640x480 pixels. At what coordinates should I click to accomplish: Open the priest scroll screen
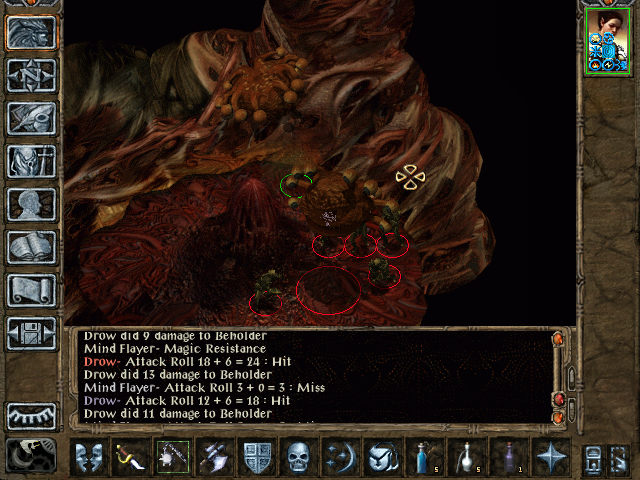tap(31, 290)
